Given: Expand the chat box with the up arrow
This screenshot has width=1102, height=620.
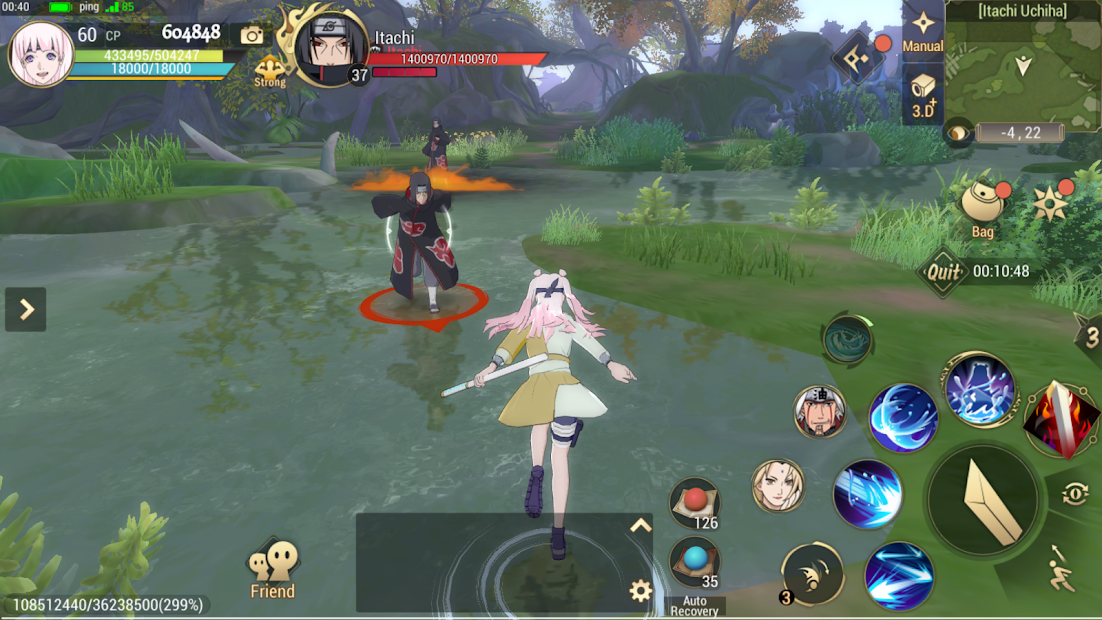Looking at the screenshot, I should click(640, 526).
